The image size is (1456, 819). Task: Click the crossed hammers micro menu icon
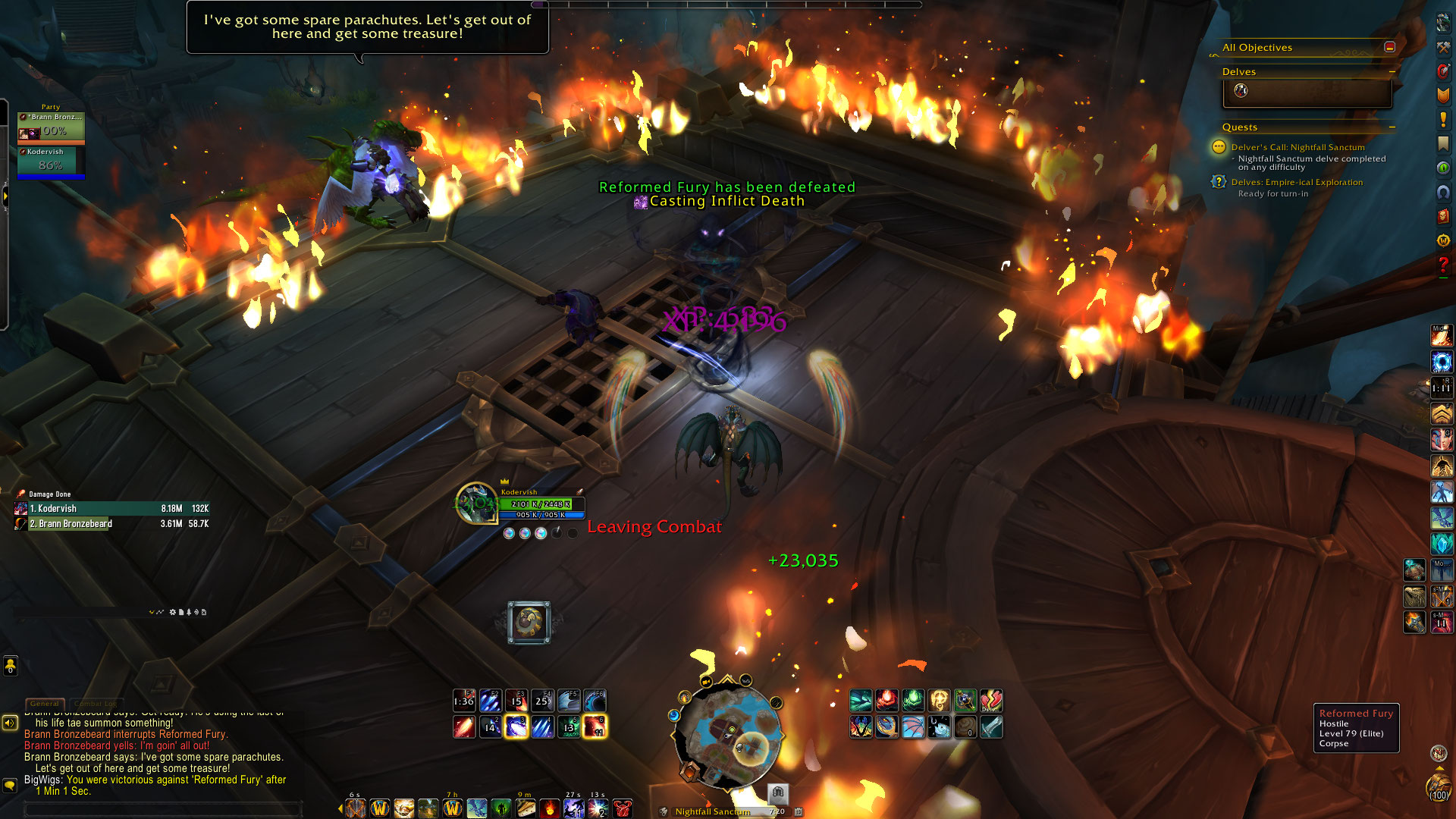1443,47
